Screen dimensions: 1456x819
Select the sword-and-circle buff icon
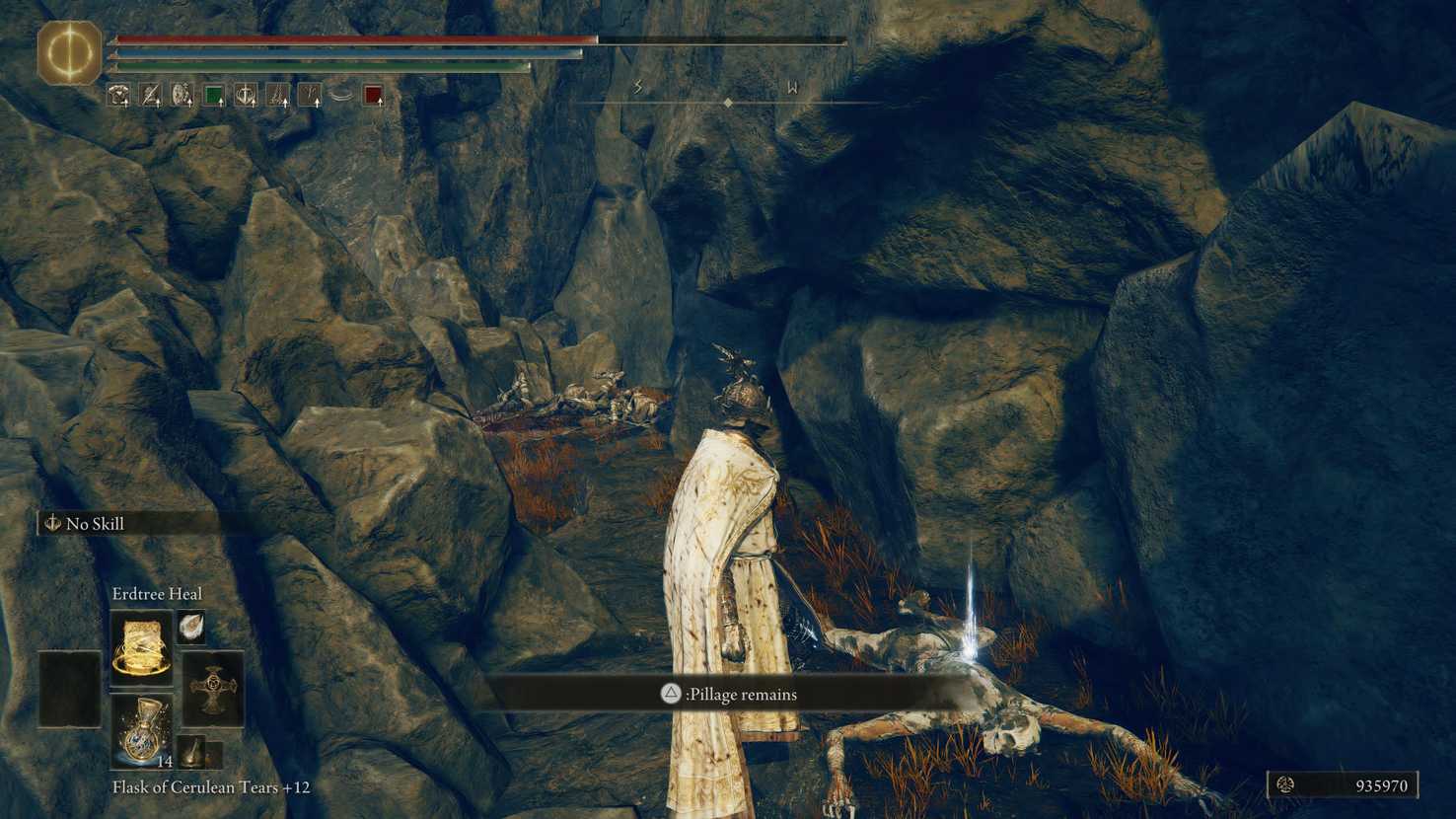click(x=246, y=93)
